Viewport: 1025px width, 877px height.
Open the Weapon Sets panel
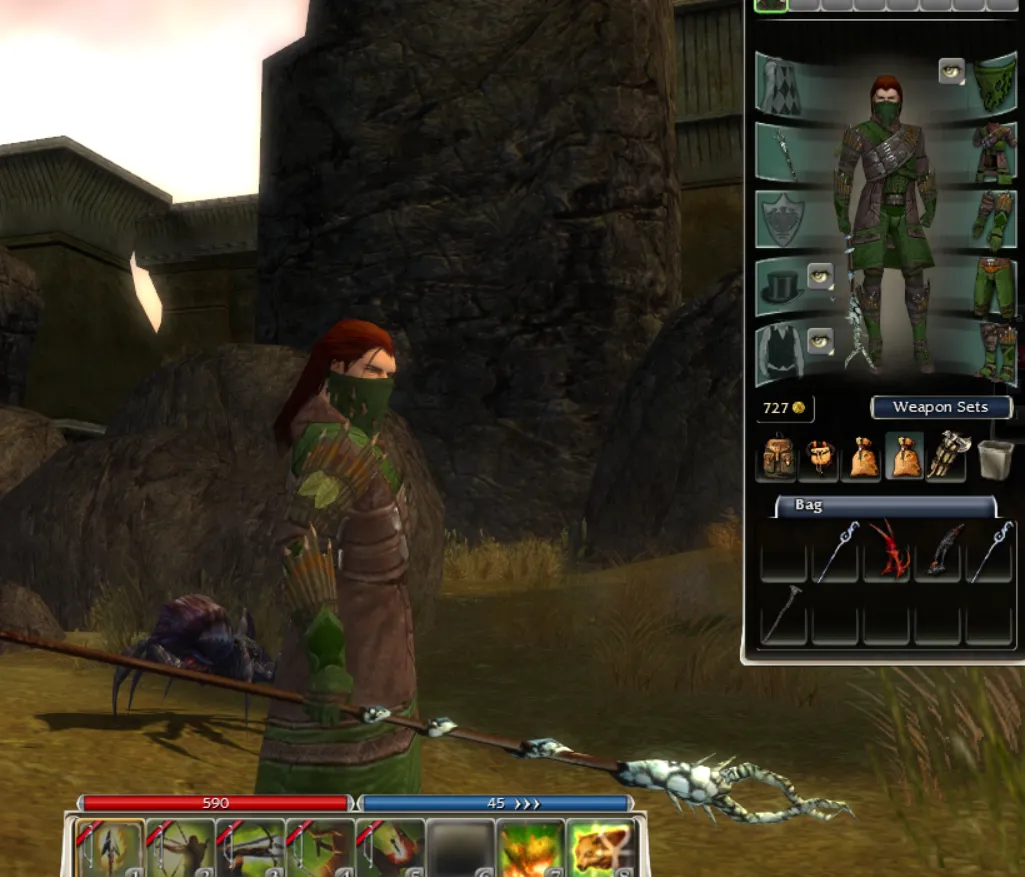point(941,407)
